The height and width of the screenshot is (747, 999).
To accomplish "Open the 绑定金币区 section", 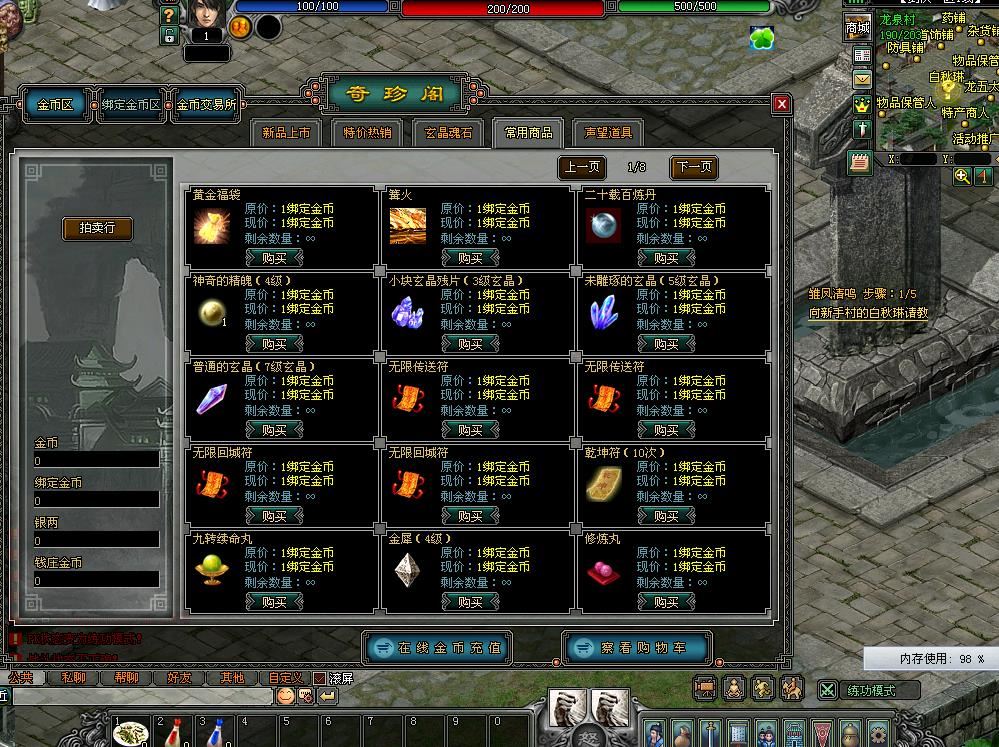I will (x=131, y=105).
